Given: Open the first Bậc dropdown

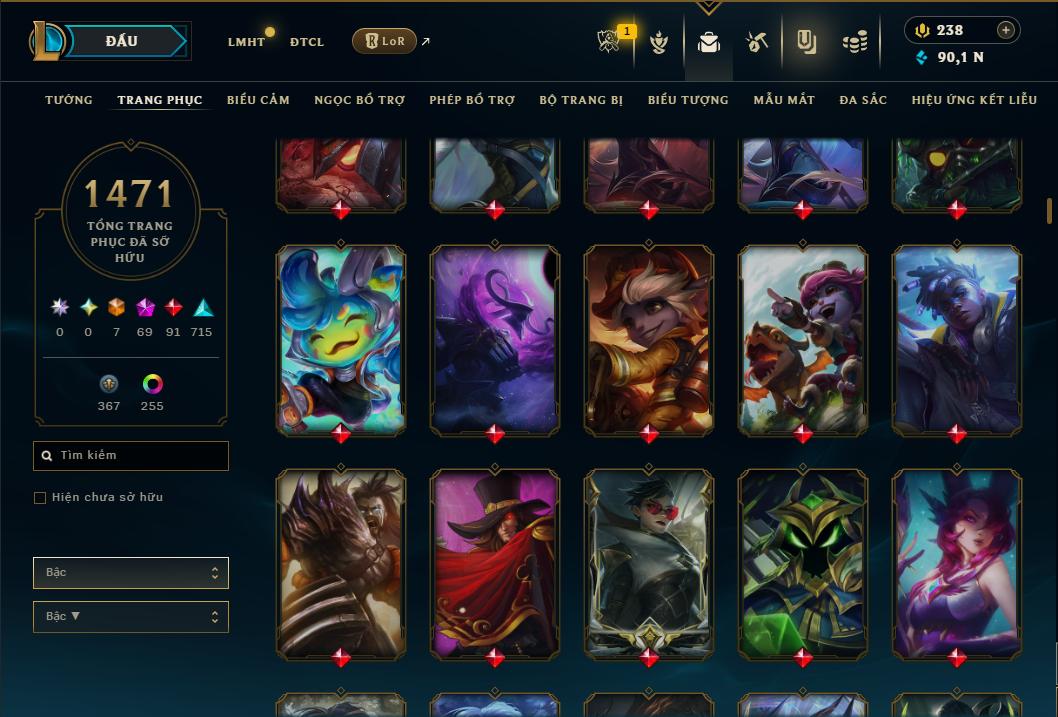Looking at the screenshot, I should click(131, 573).
